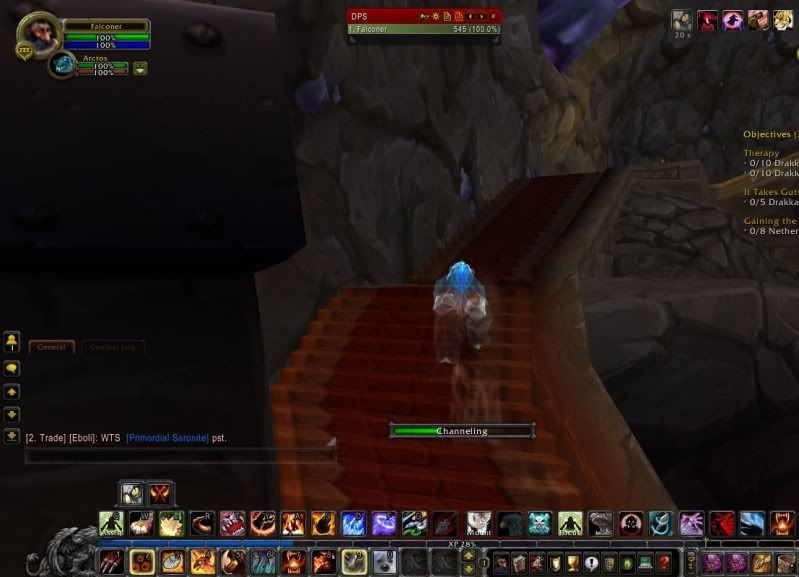Viewport: 799px width, 577px height.
Task: Click the Channeling cast bar
Action: pos(462,431)
